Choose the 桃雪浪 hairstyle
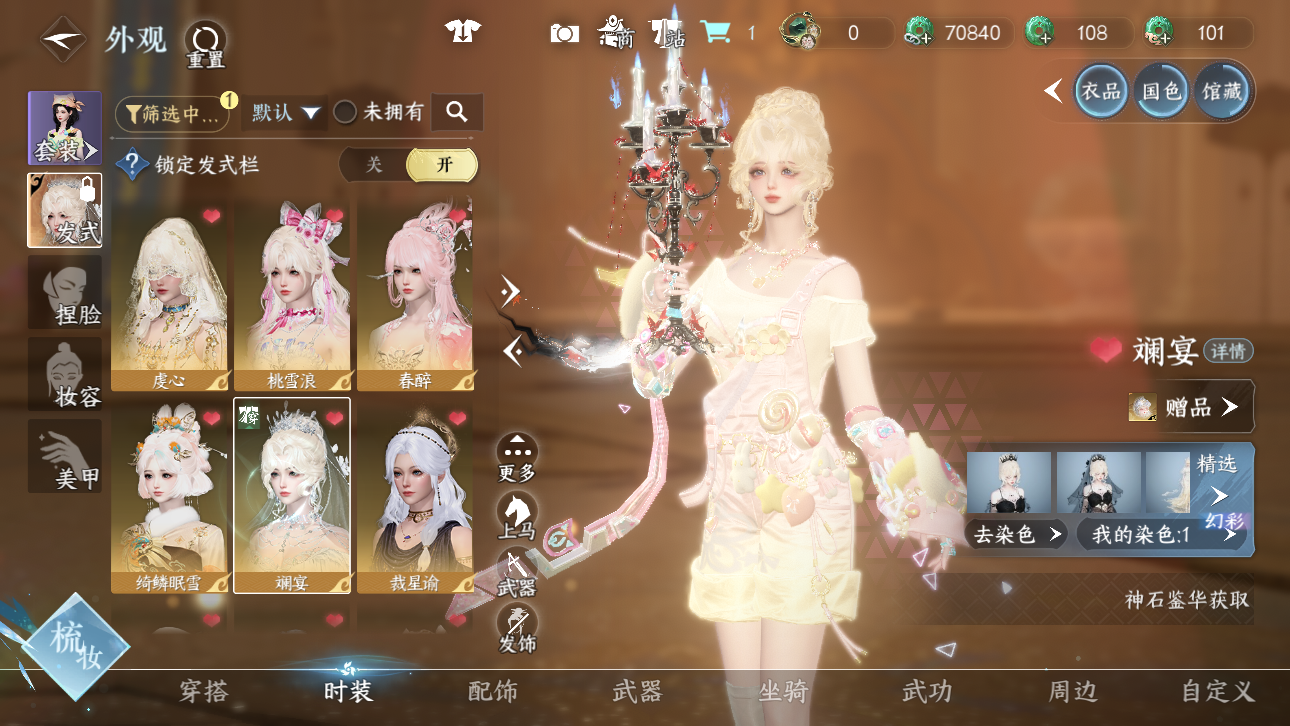Viewport: 1290px width, 726px height. tap(292, 296)
